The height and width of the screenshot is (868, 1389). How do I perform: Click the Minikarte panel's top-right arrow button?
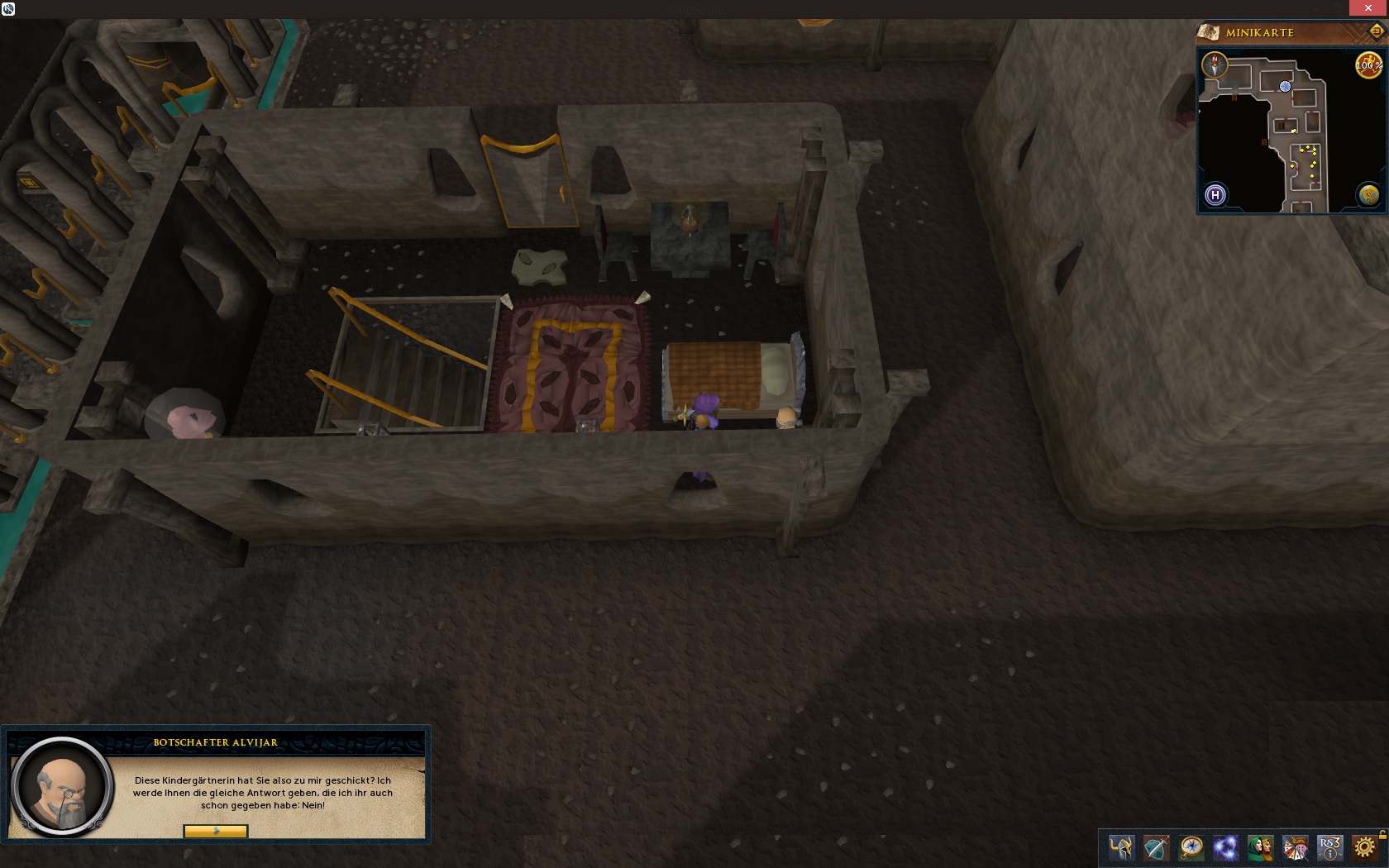[1376, 32]
